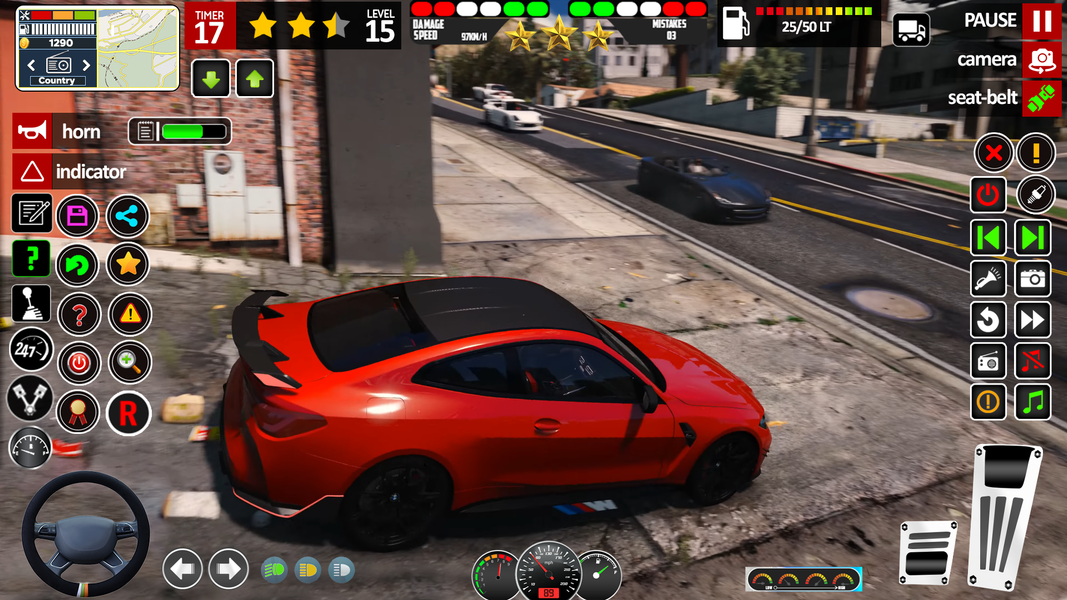Toggle the seat-belt button
Image resolution: width=1067 pixels, height=600 pixels.
pos(1041,98)
